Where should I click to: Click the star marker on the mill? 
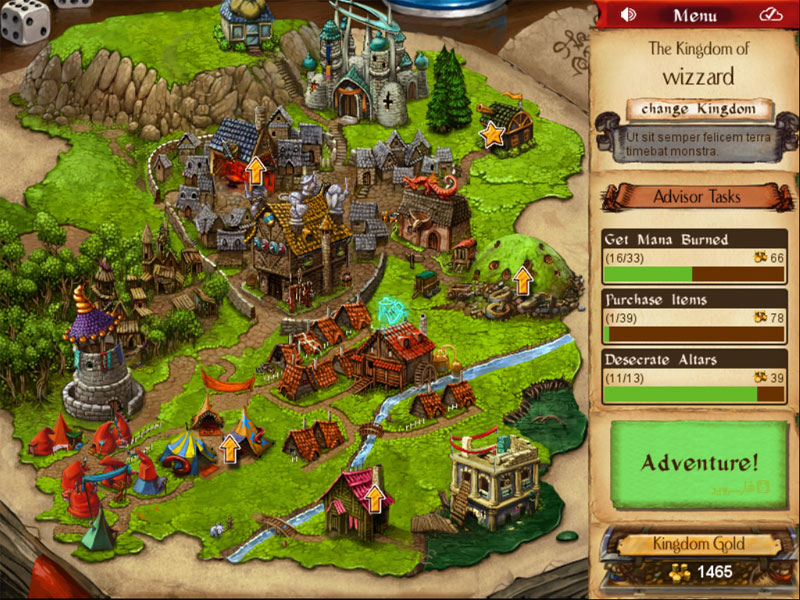click(492, 133)
